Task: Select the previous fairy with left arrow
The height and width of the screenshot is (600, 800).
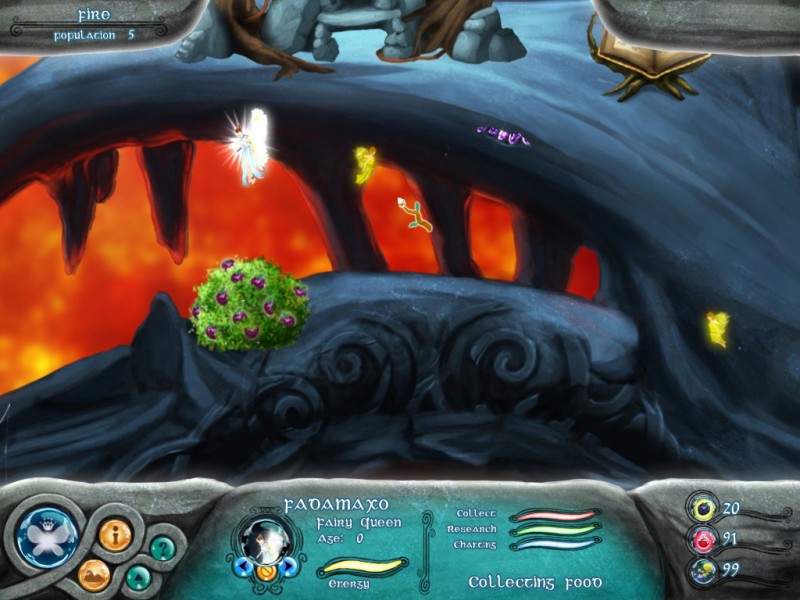Action: point(241,567)
